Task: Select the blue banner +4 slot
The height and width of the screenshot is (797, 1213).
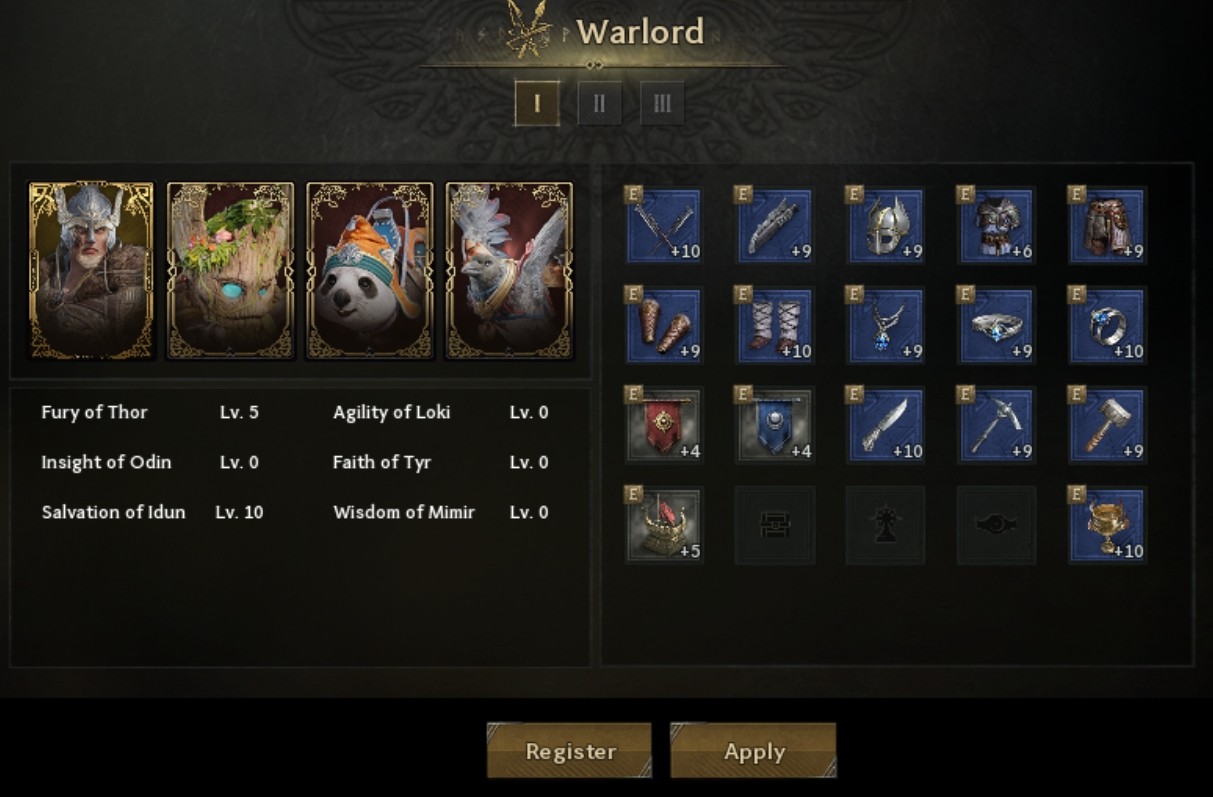Action: 775,426
